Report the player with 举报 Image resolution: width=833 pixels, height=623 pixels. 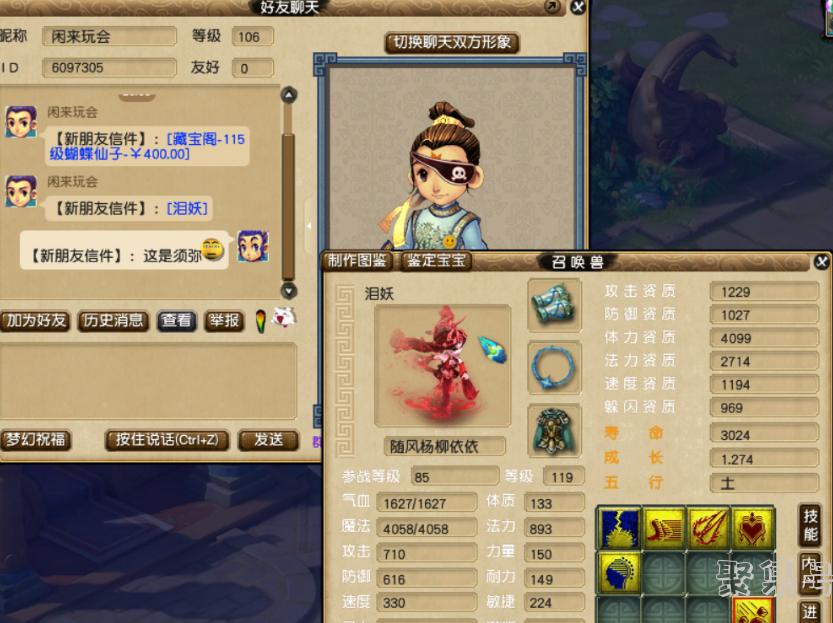point(224,321)
